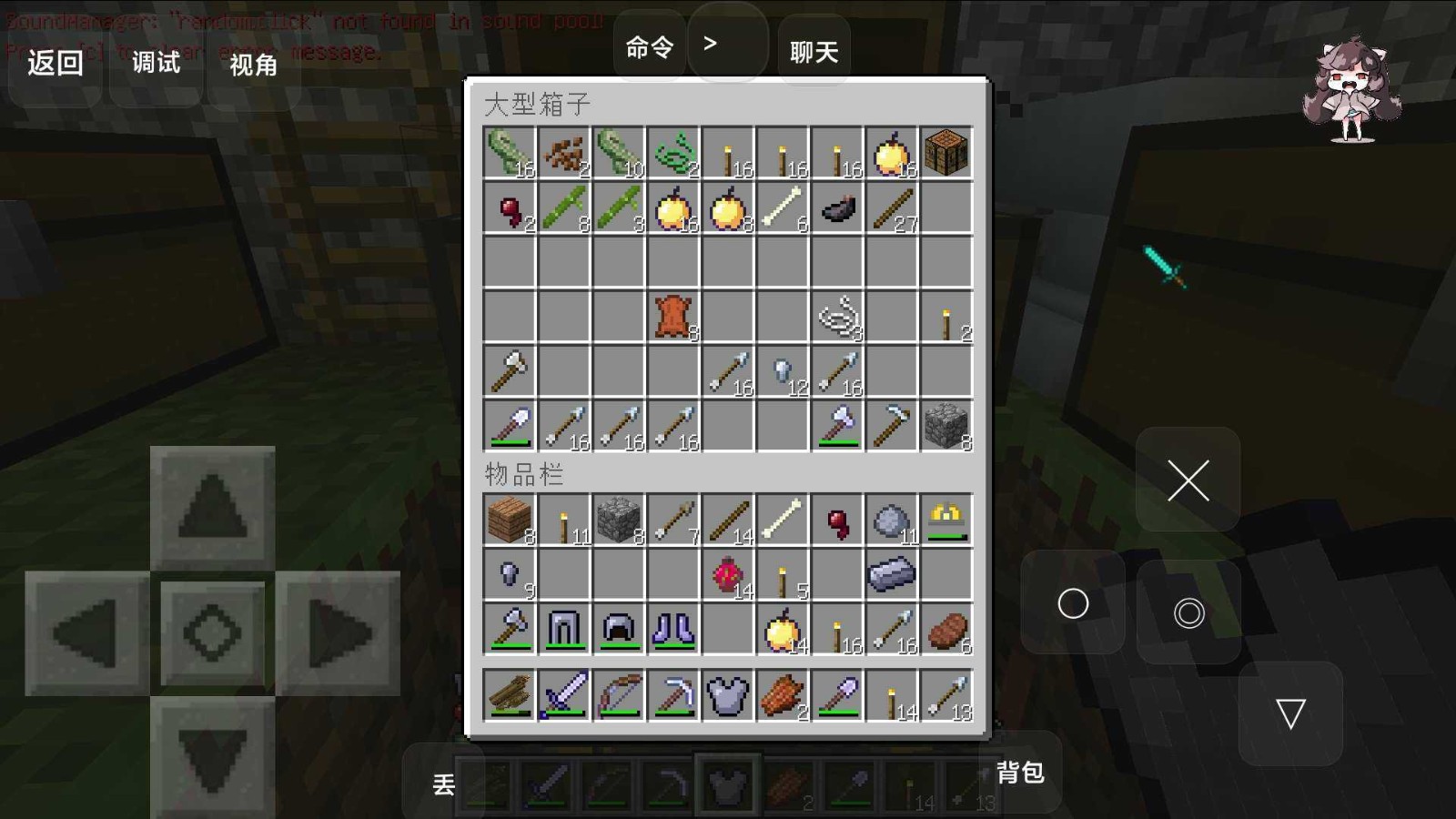Viewport: 1456px width, 819px height.
Task: Open the 命令 command input
Action: tap(650, 47)
